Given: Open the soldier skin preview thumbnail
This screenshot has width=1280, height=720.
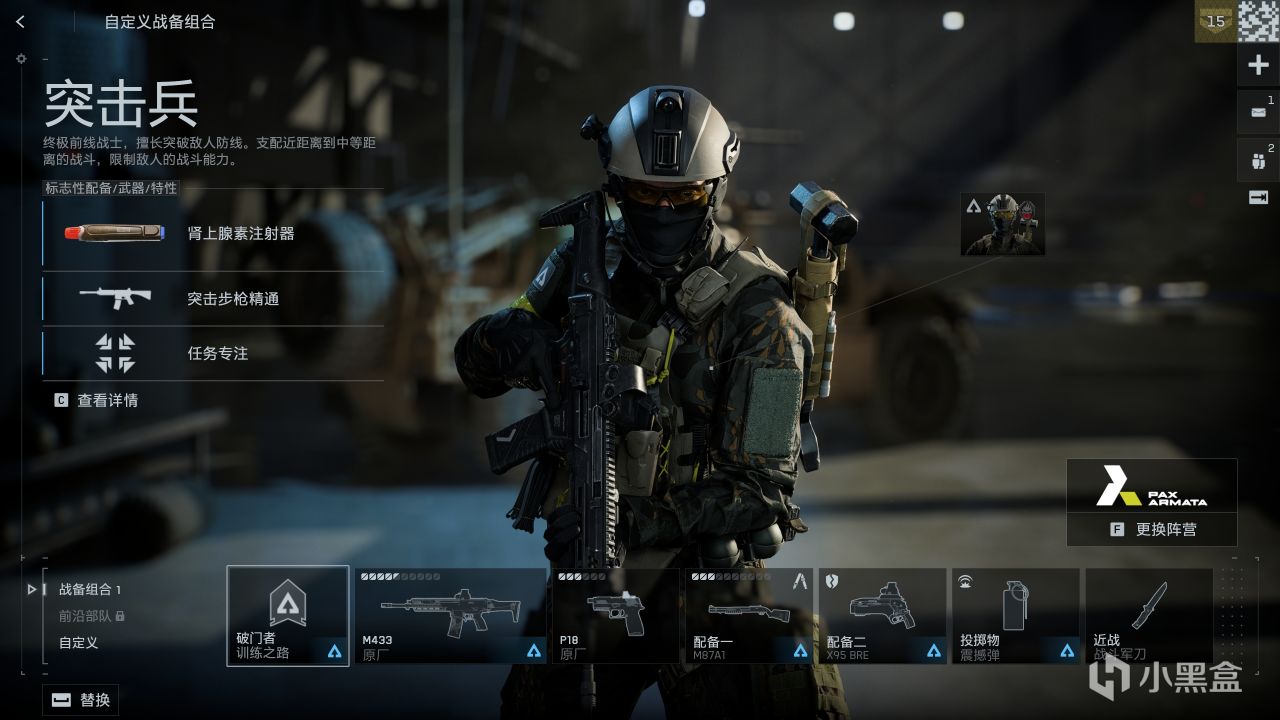Looking at the screenshot, I should [x=1002, y=224].
